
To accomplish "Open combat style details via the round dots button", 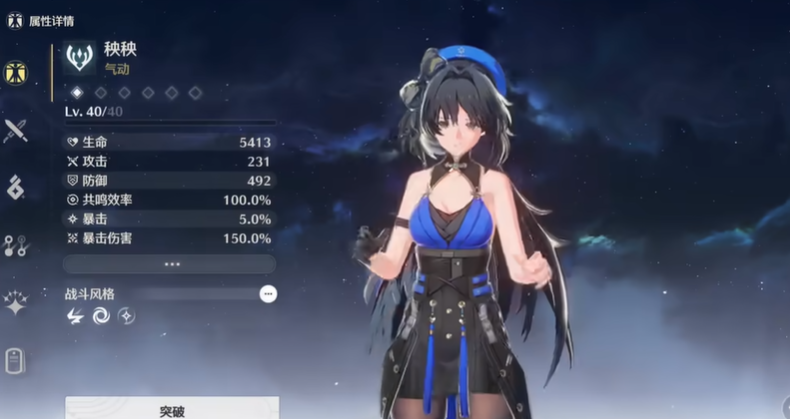I will click(267, 294).
